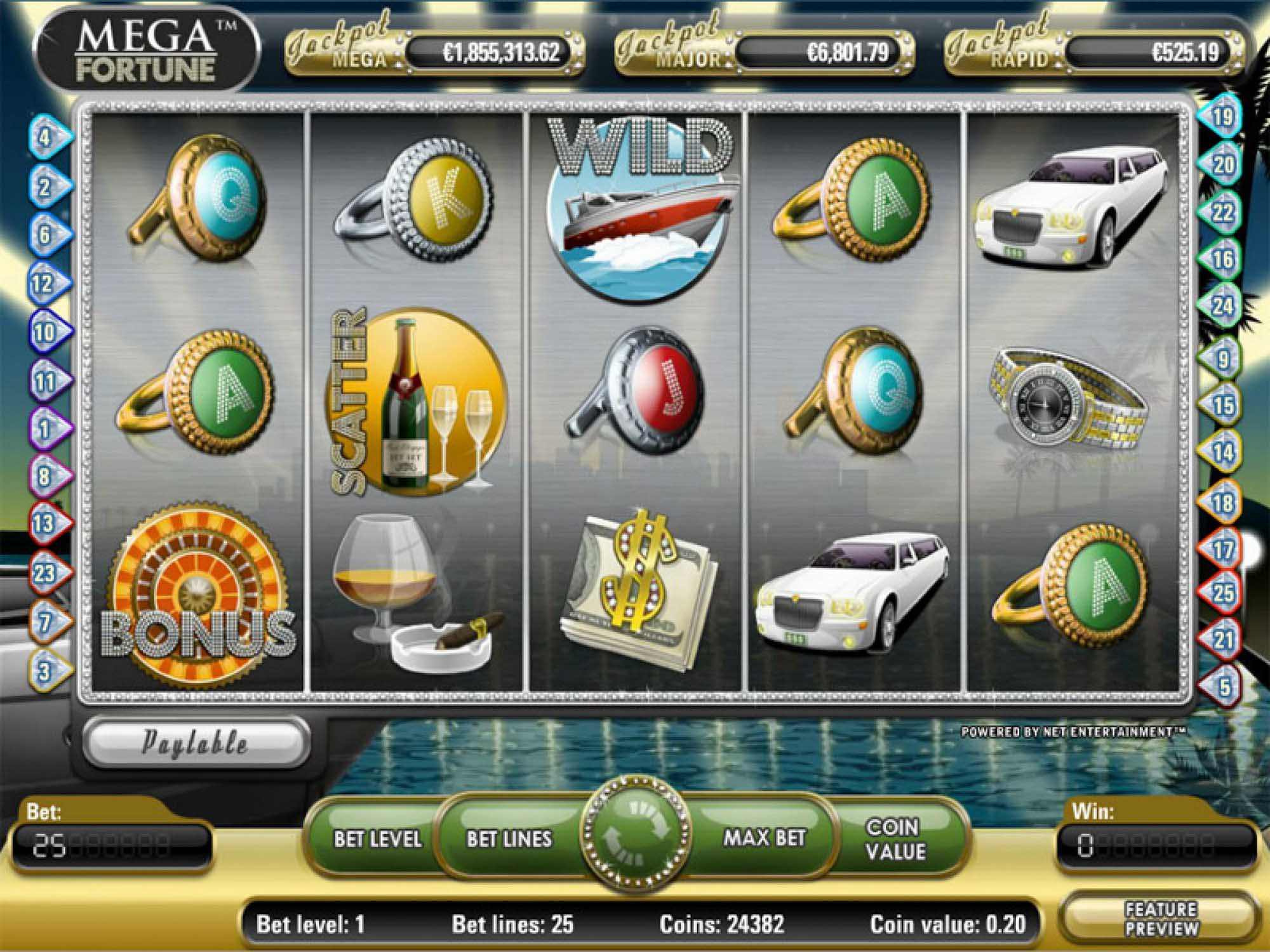Choose payline 19 marker
The width and height of the screenshot is (1270, 952).
1222,117
